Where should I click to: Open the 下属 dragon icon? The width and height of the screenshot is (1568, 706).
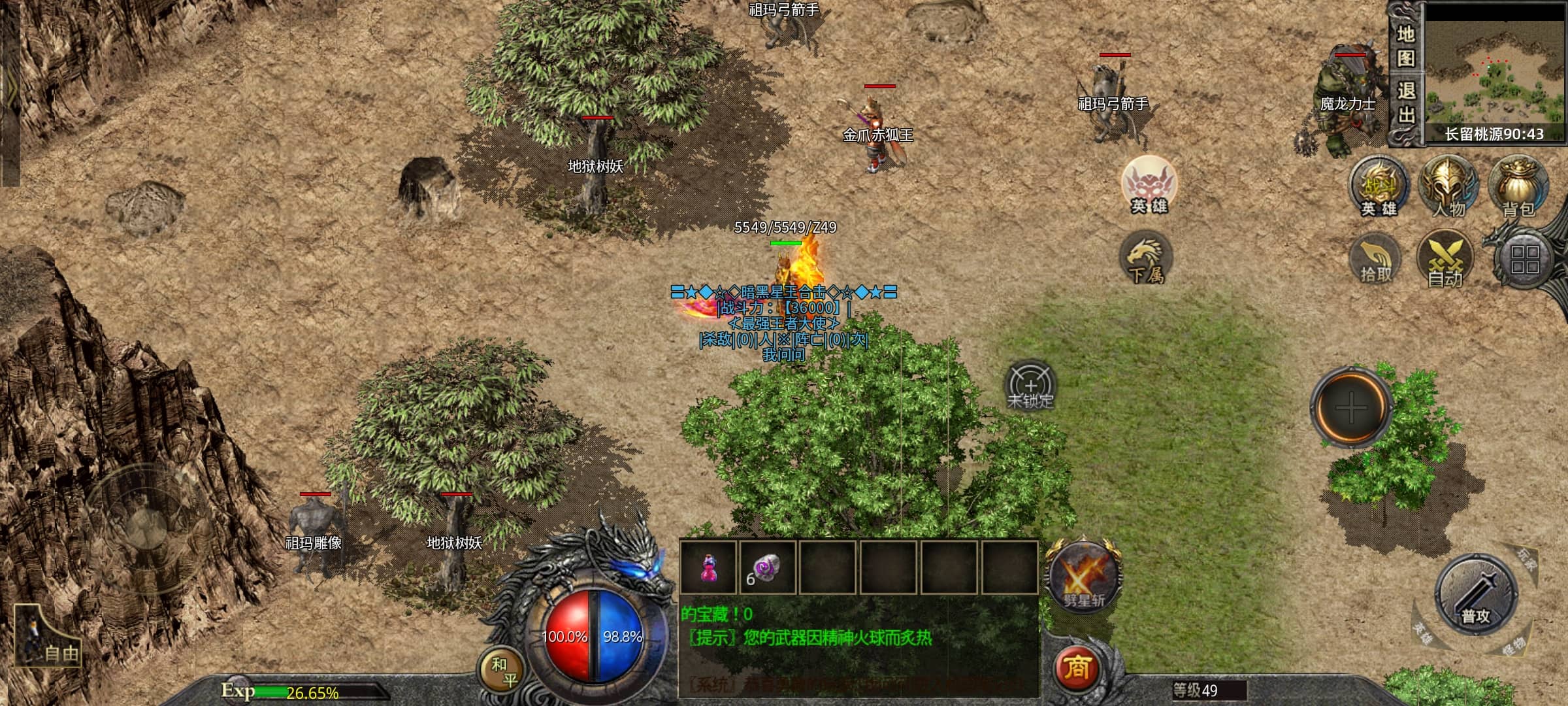tap(1146, 258)
